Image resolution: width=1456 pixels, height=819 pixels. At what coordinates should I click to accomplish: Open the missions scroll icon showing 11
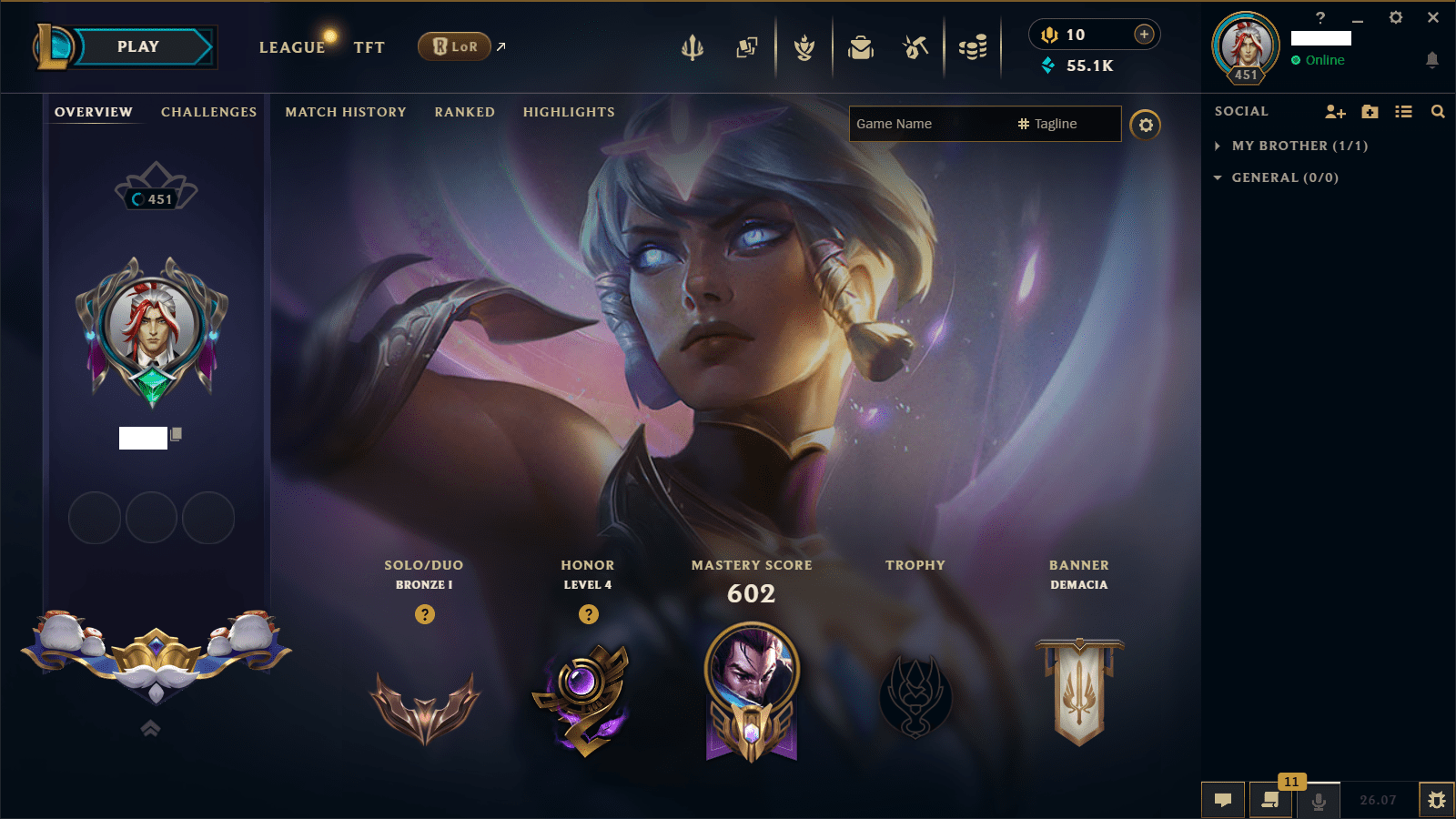1270,802
